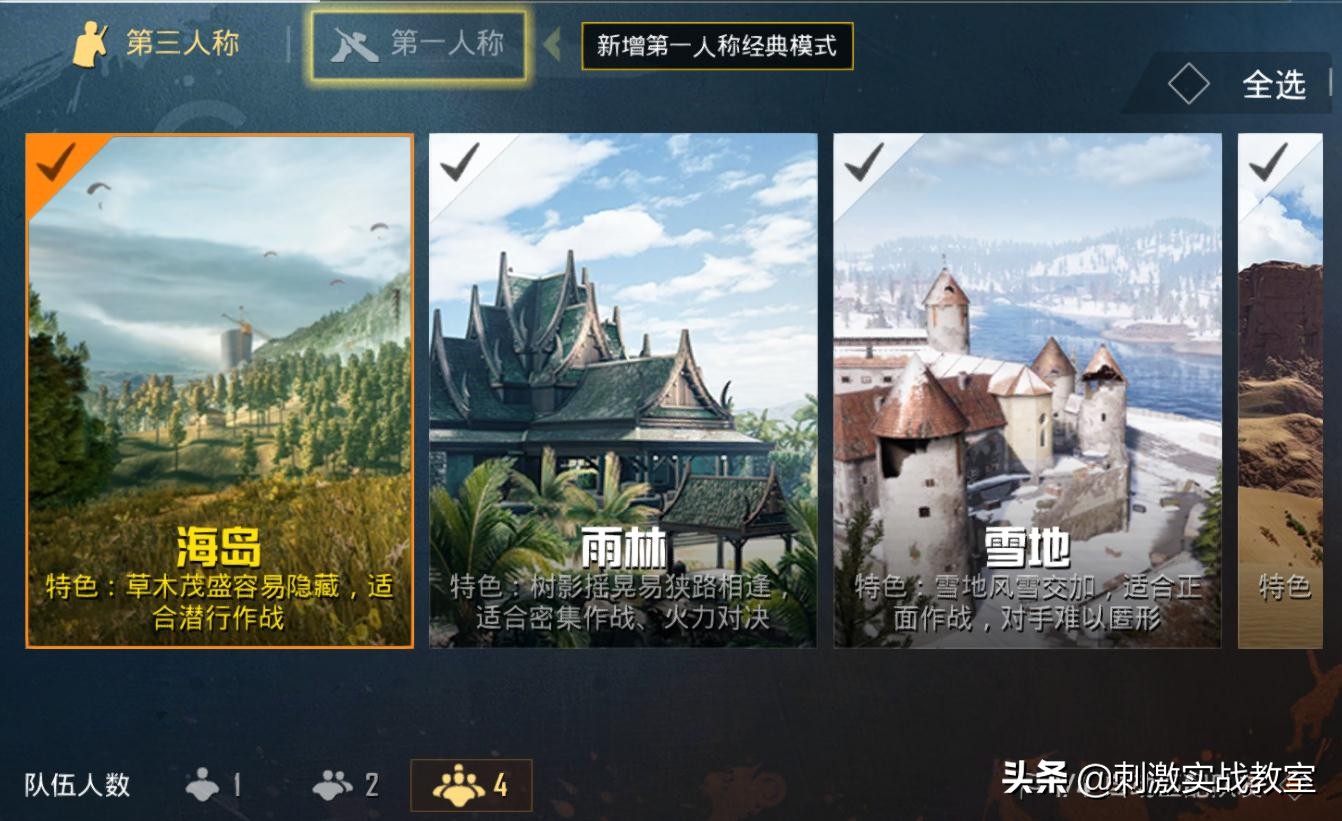Click the 队伍人数 team size label
Image resolution: width=1342 pixels, height=821 pixels.
[75, 787]
